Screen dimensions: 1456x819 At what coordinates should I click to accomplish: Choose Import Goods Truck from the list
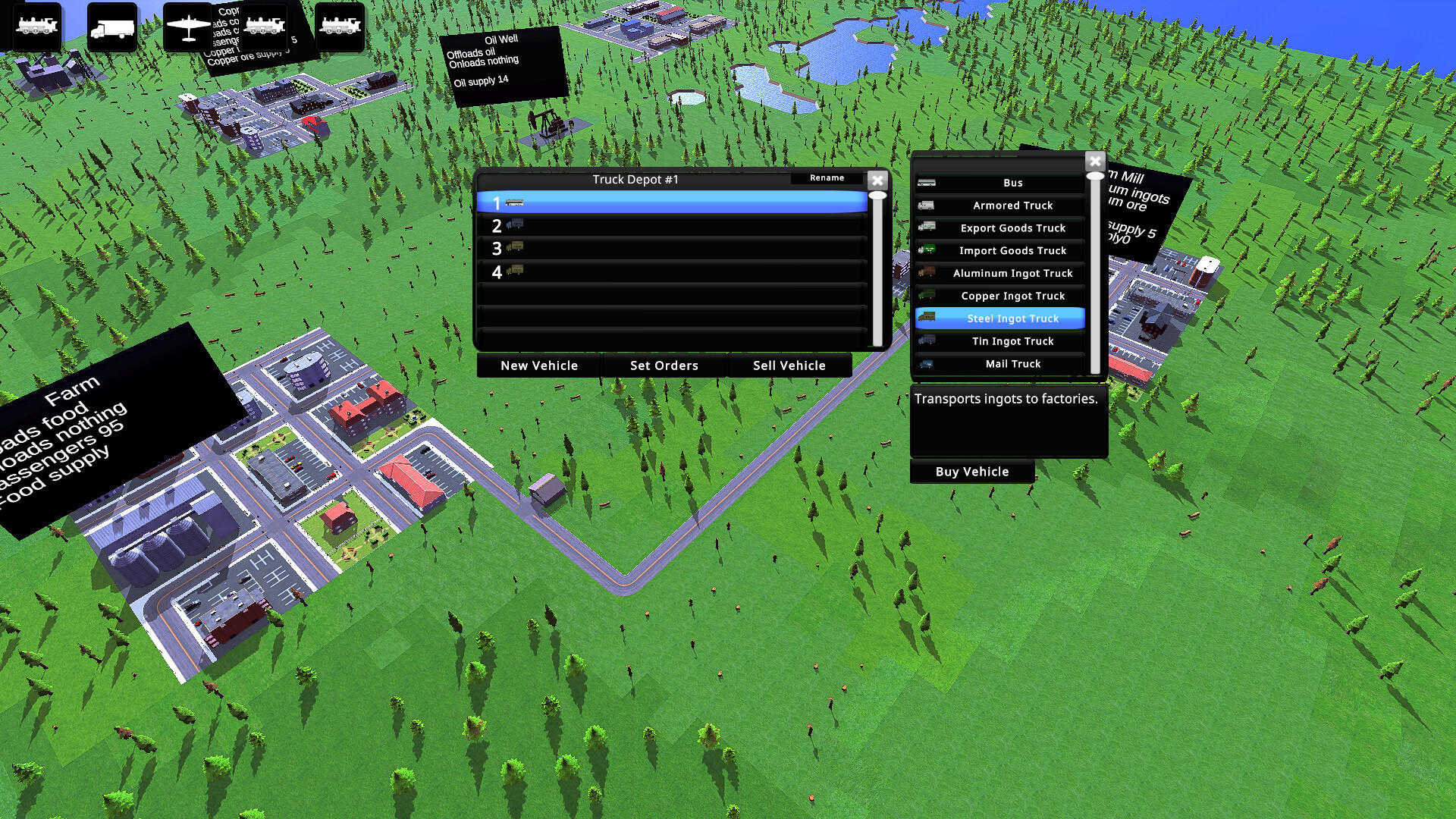coord(1012,250)
